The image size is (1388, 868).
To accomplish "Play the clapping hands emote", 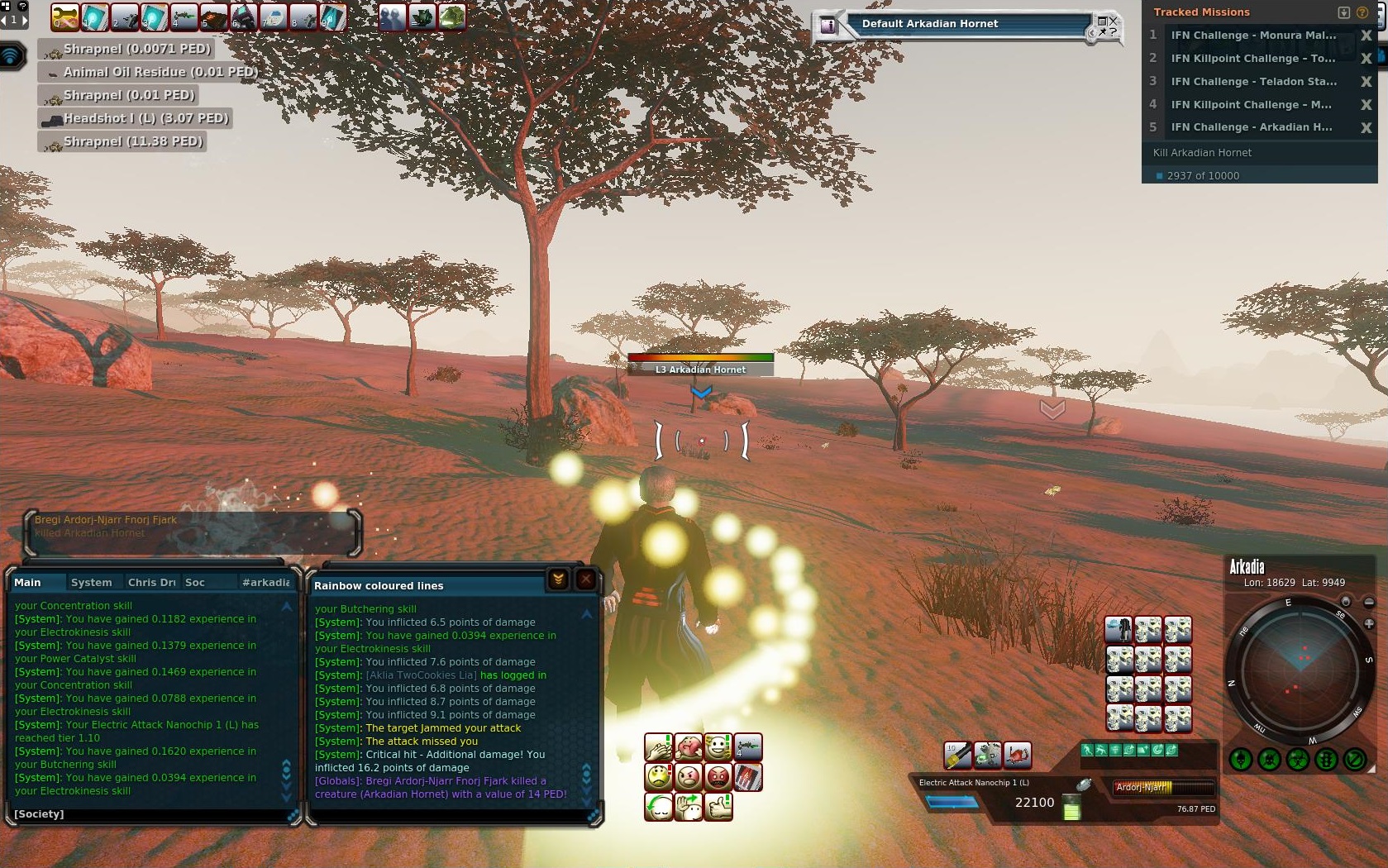I will [x=659, y=747].
